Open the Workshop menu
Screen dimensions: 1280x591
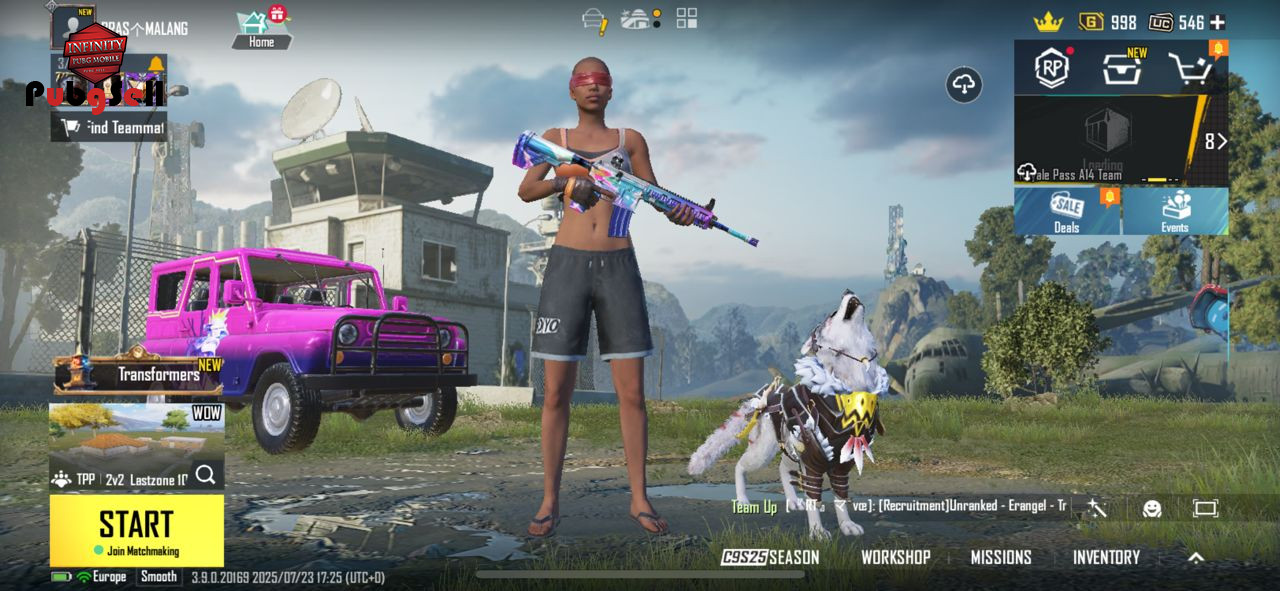[895, 557]
